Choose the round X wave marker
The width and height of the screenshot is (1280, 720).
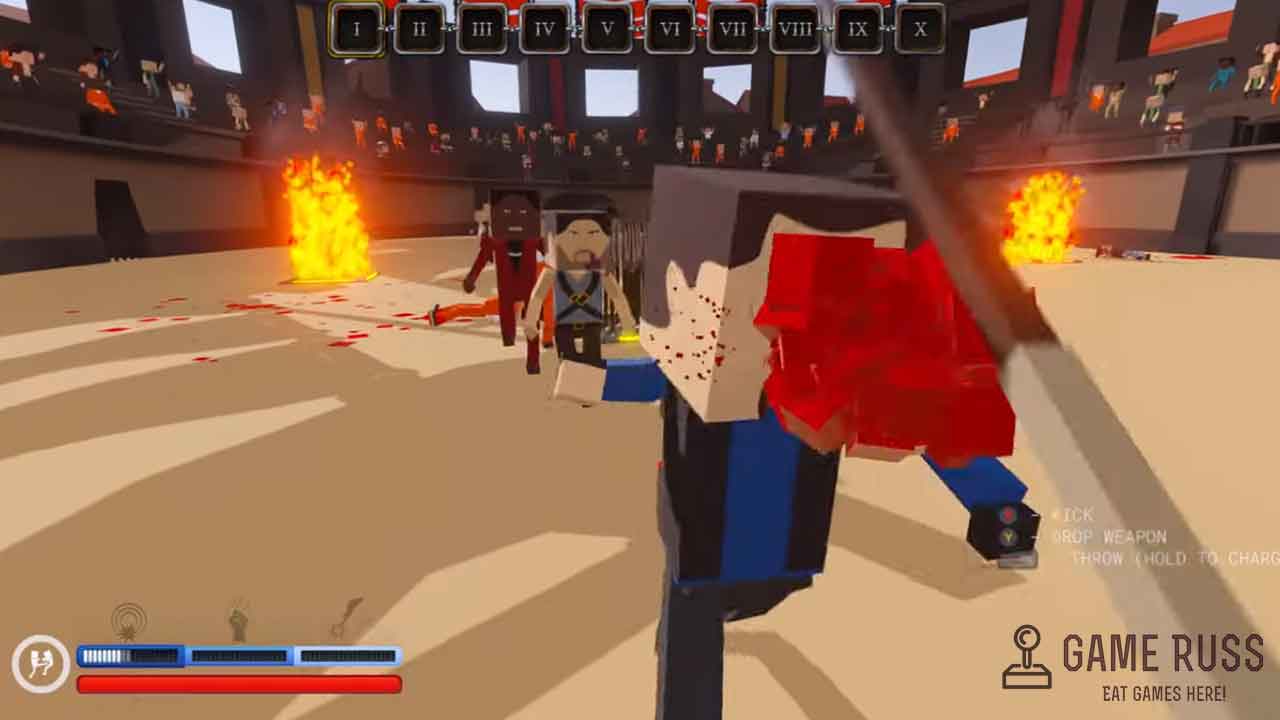tap(920, 29)
